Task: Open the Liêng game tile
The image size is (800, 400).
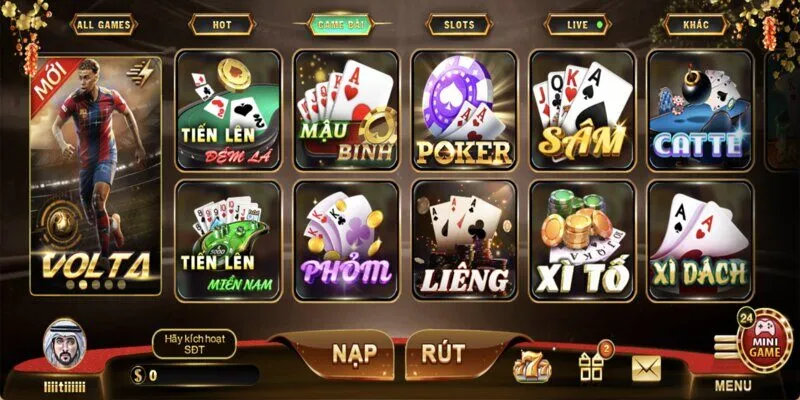Action: click(x=464, y=240)
